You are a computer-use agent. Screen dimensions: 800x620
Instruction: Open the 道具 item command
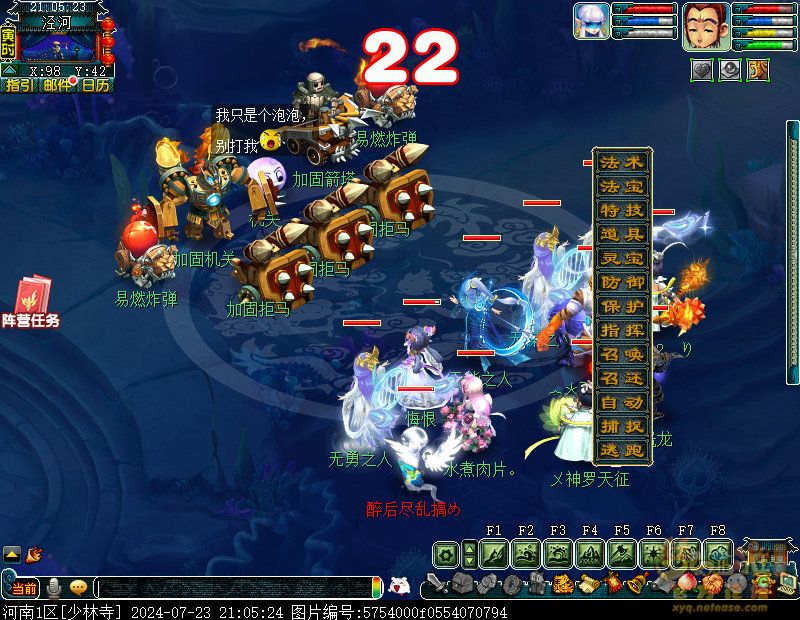623,234
